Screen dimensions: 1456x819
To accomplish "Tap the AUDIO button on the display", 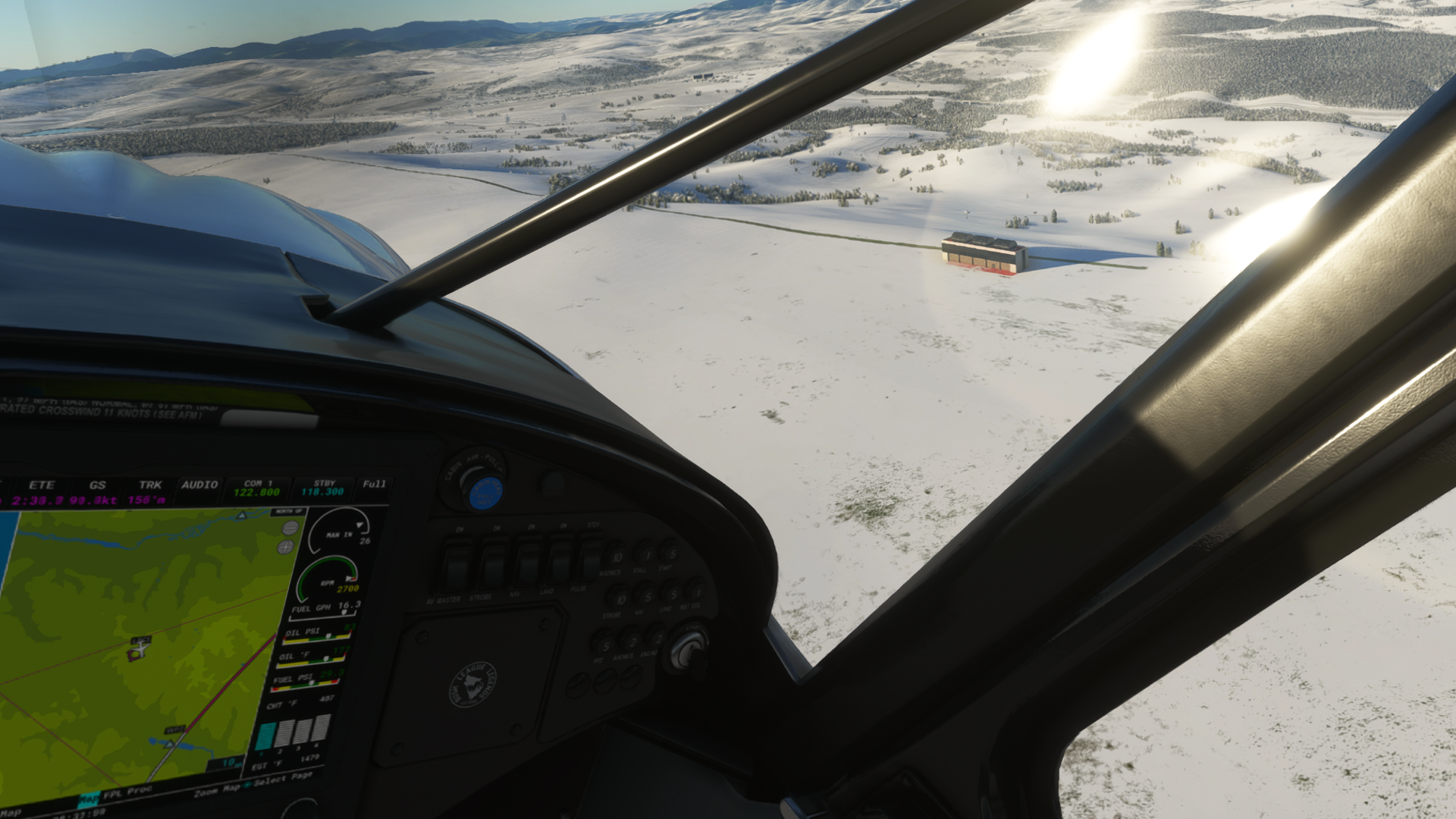I will click(199, 486).
